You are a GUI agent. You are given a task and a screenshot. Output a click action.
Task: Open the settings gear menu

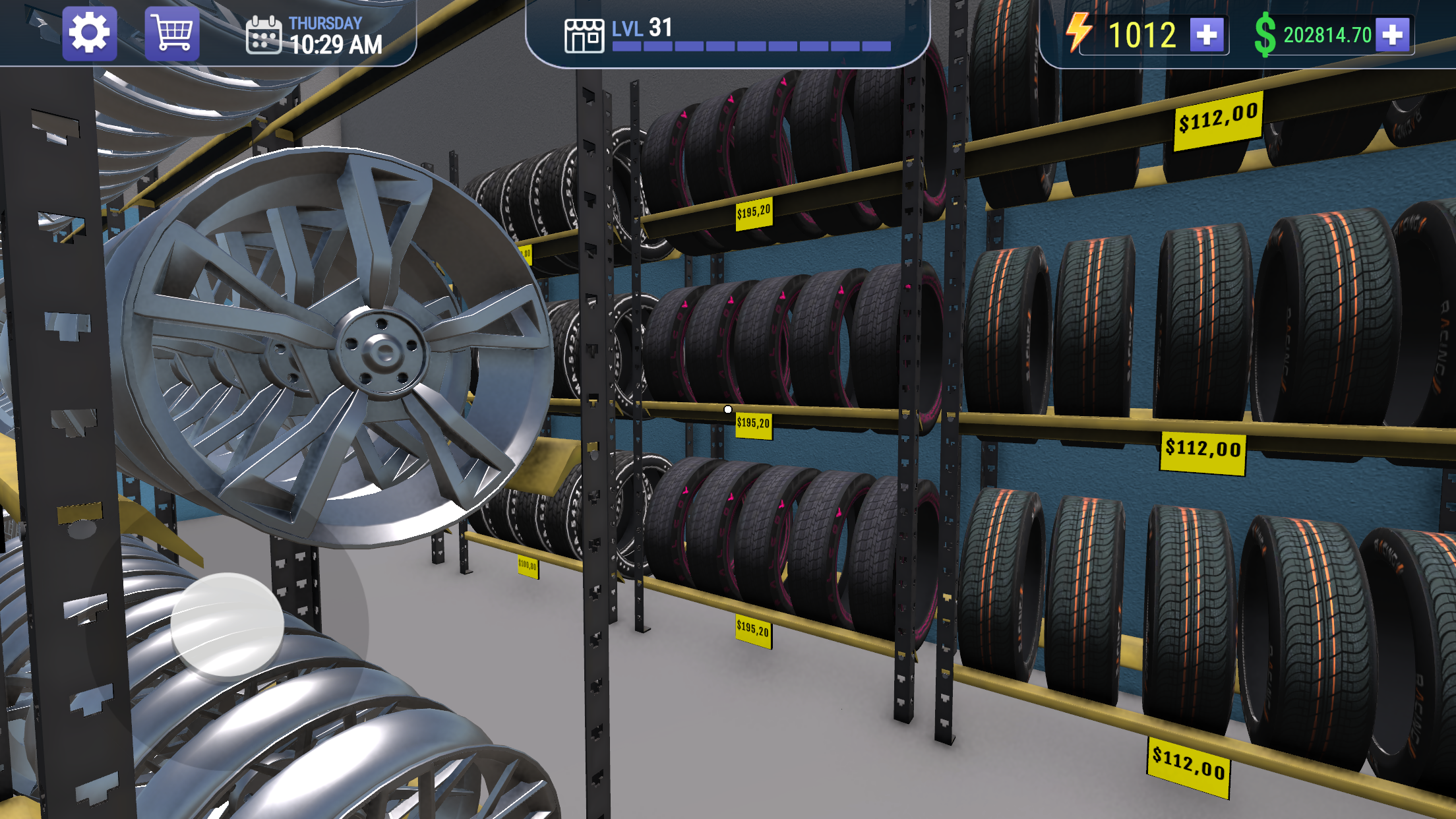(90, 32)
